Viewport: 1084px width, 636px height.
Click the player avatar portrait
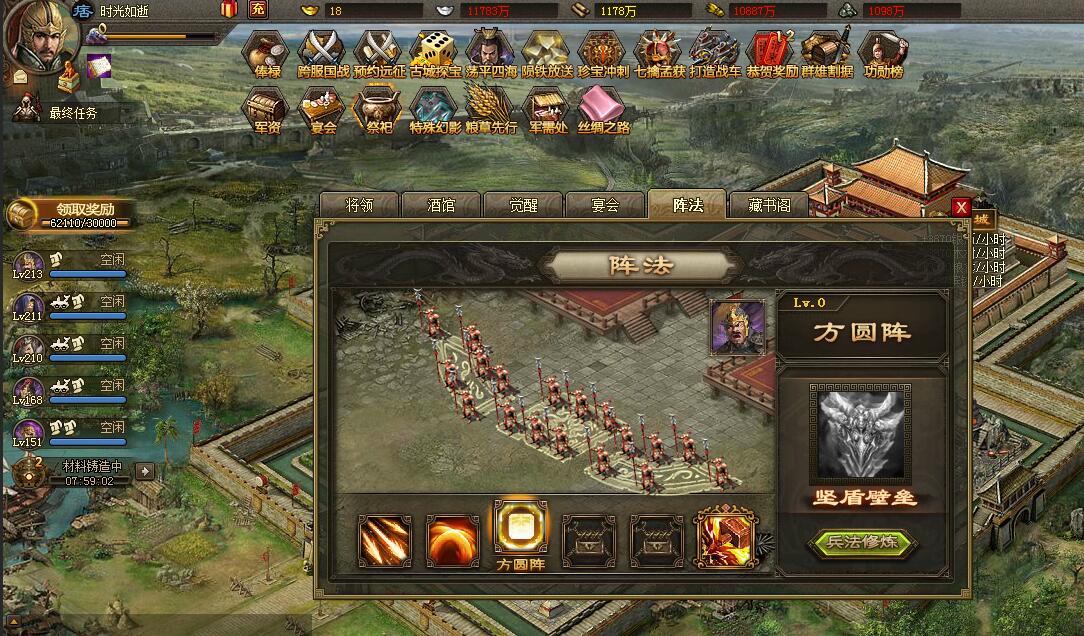pyautogui.click(x=38, y=33)
